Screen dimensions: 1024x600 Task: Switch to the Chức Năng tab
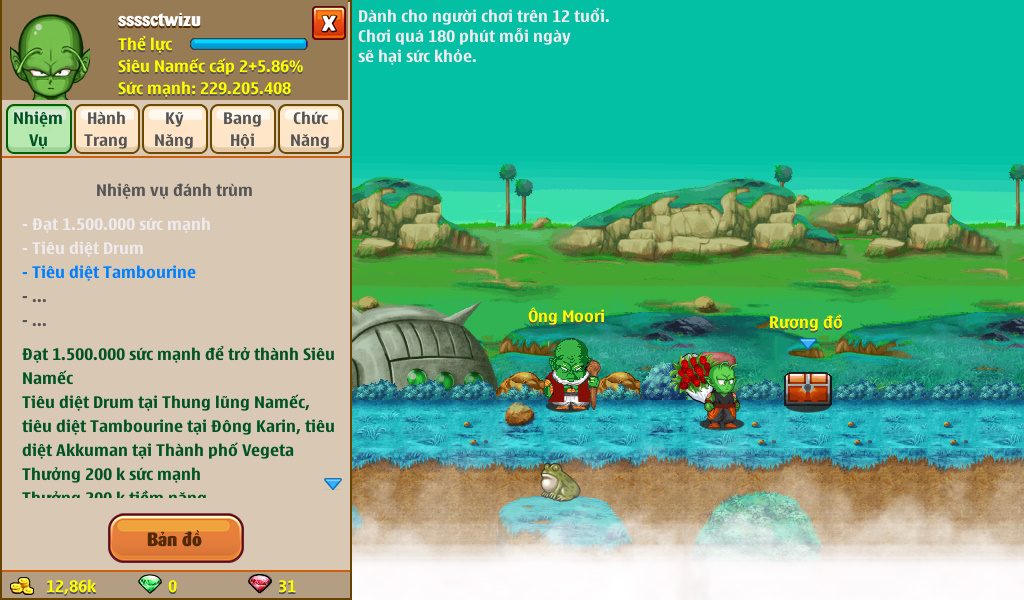click(310, 129)
